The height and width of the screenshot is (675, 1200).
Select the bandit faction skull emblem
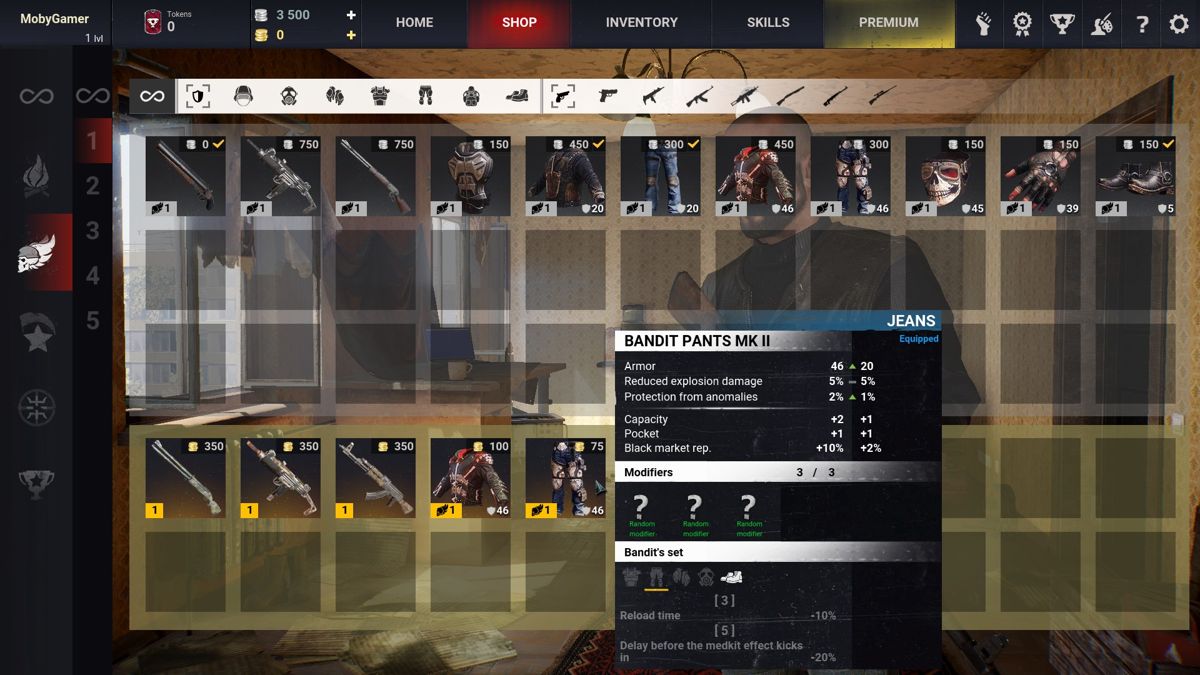coord(37,254)
